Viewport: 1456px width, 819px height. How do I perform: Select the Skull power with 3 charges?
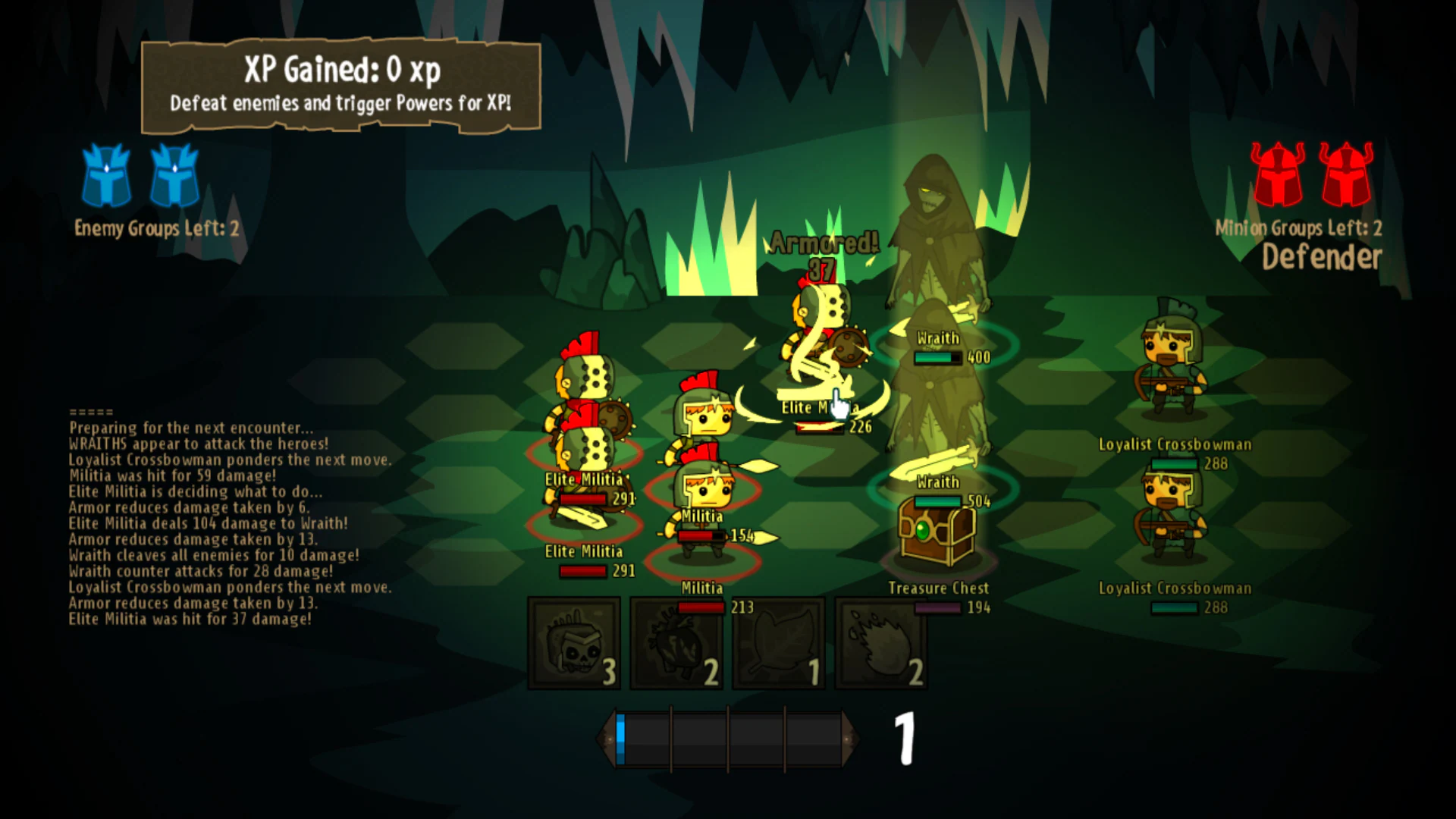(x=574, y=643)
